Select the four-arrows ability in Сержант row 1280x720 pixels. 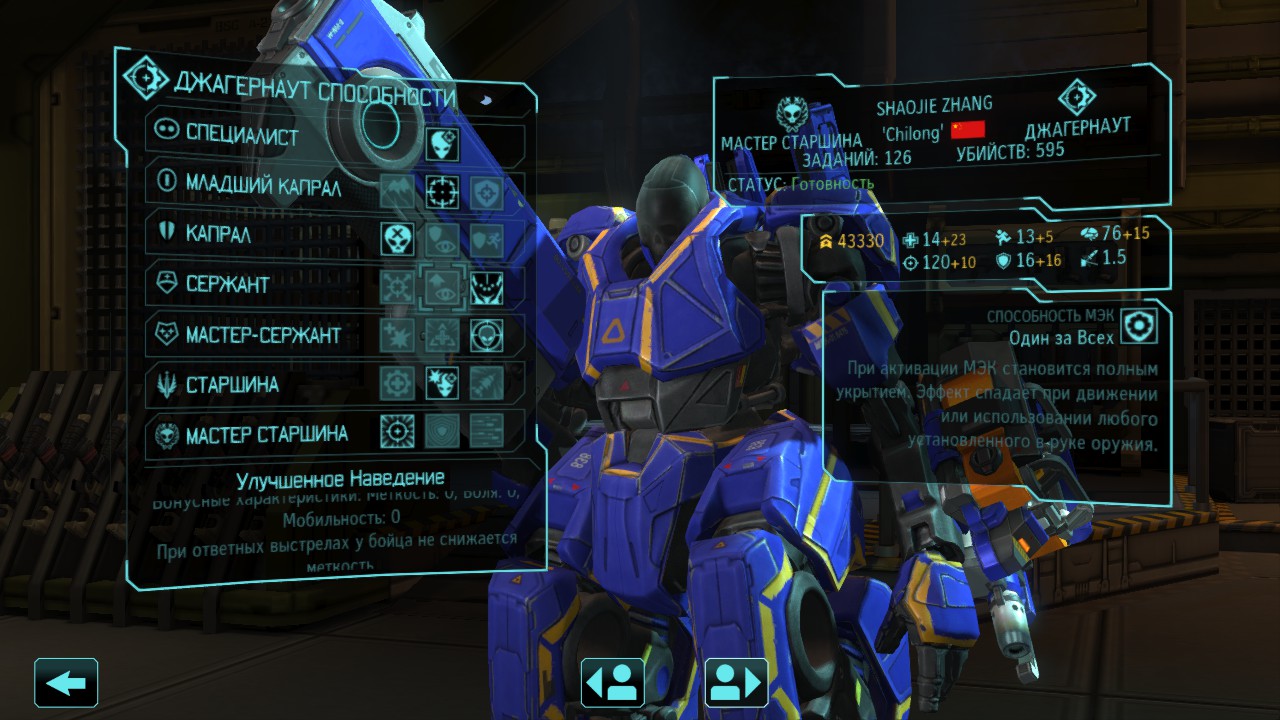click(397, 287)
